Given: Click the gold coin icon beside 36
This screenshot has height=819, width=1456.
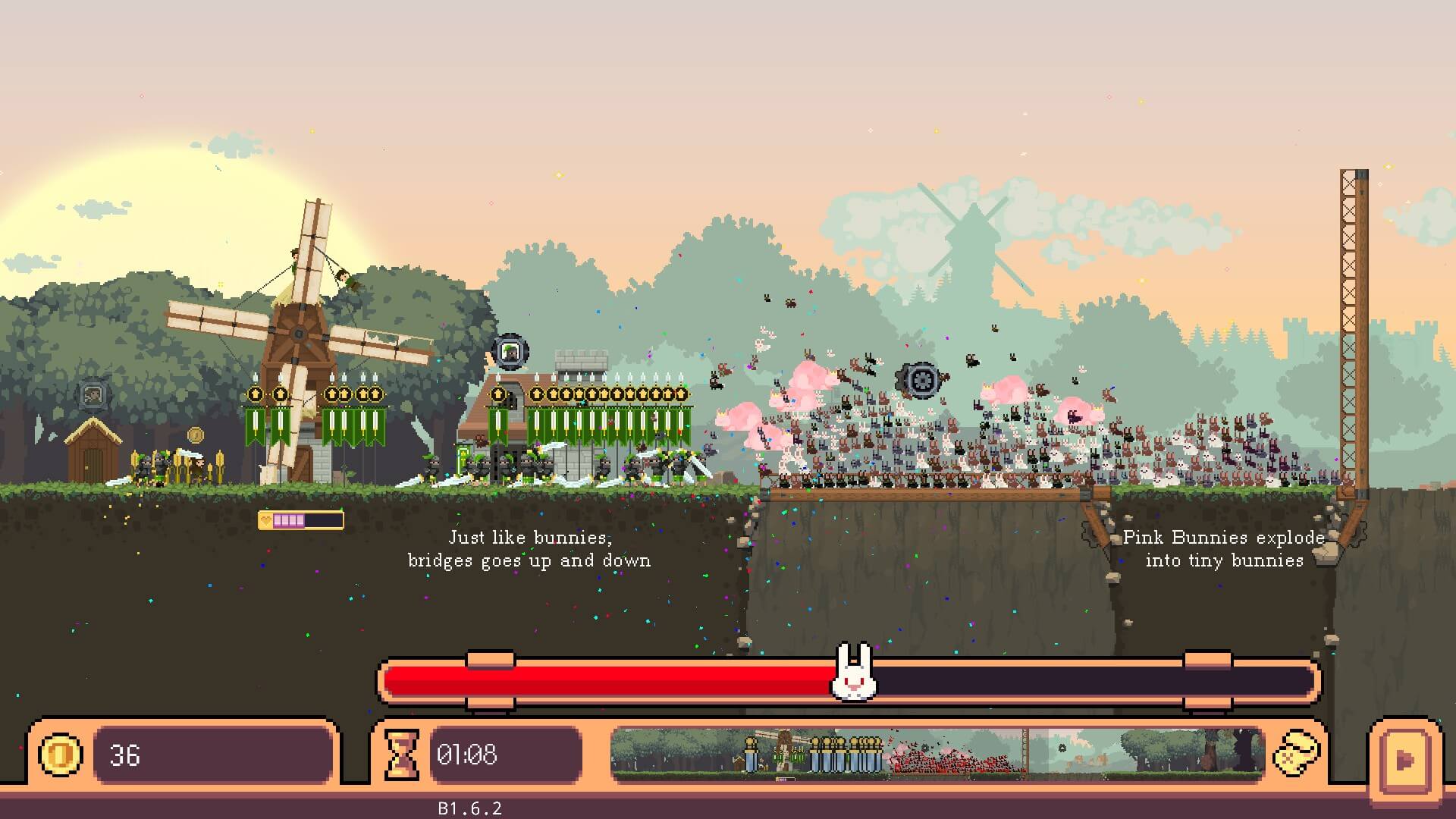Looking at the screenshot, I should pyautogui.click(x=61, y=755).
